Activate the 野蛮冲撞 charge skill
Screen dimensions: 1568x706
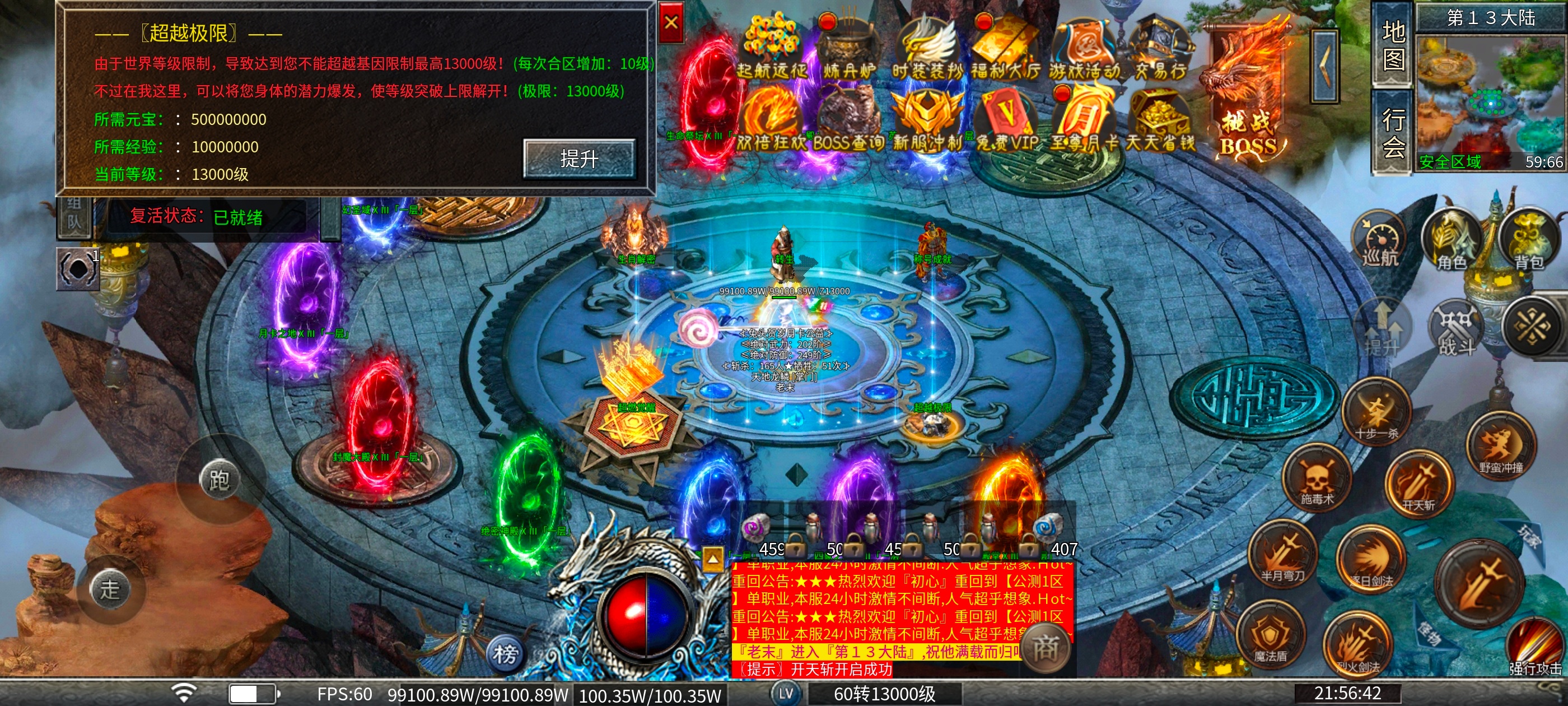coord(1500,448)
